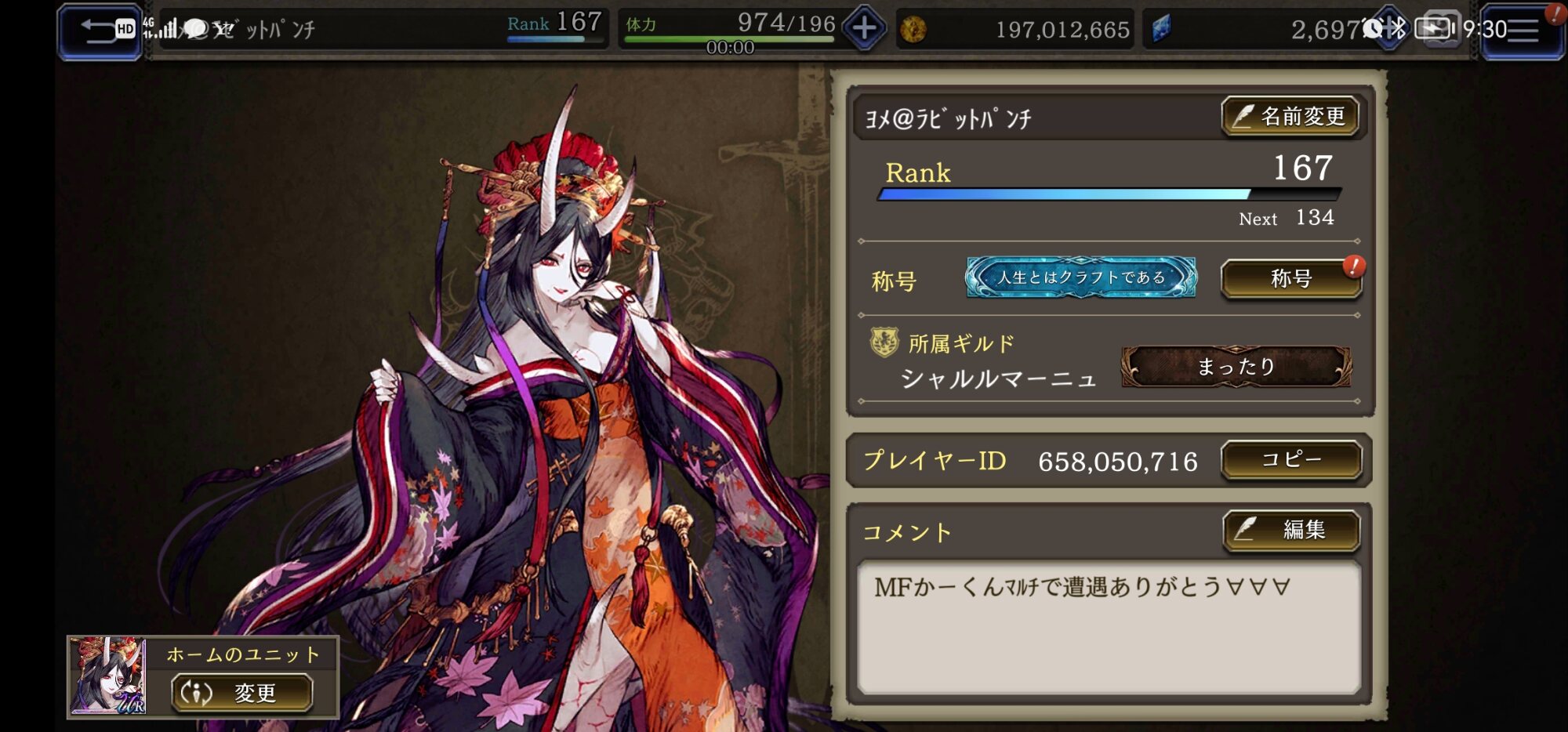Tap the plus button to restore stamina
Screen dimensions: 1568x732
[x=864, y=29]
